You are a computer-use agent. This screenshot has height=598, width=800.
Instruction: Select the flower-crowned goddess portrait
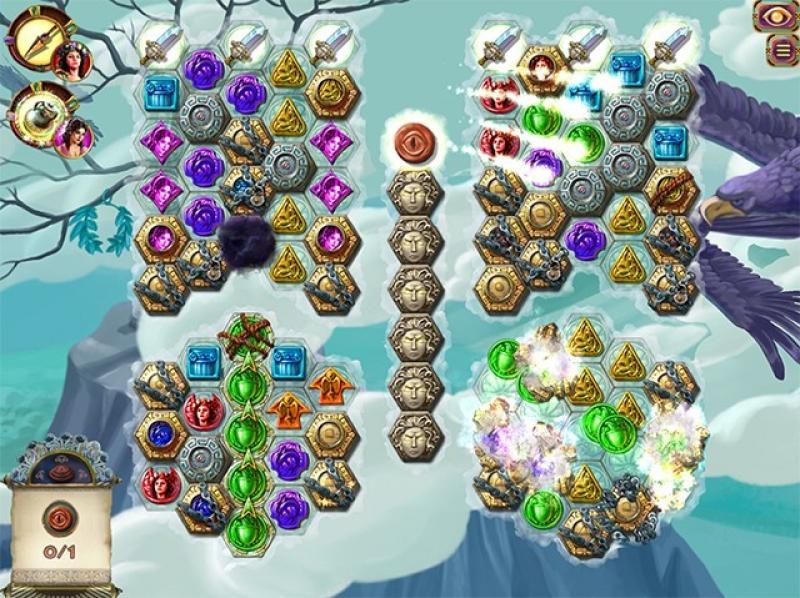click(x=71, y=61)
